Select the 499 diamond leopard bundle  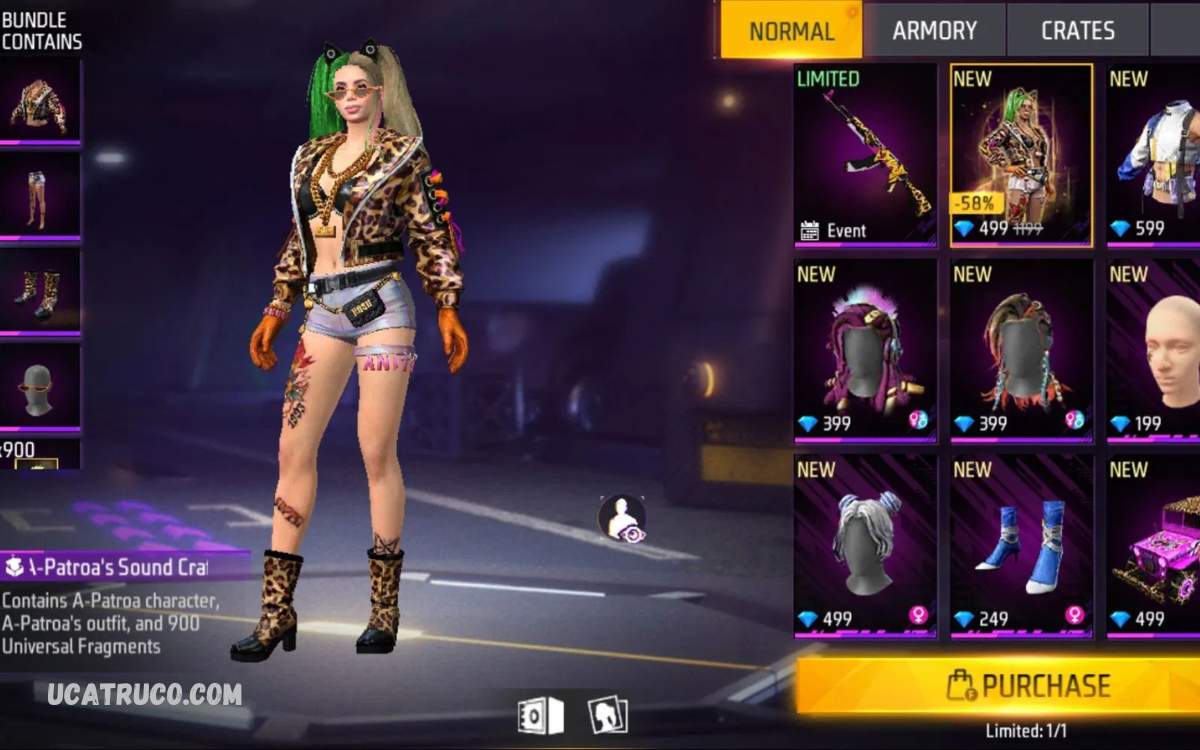[1021, 155]
